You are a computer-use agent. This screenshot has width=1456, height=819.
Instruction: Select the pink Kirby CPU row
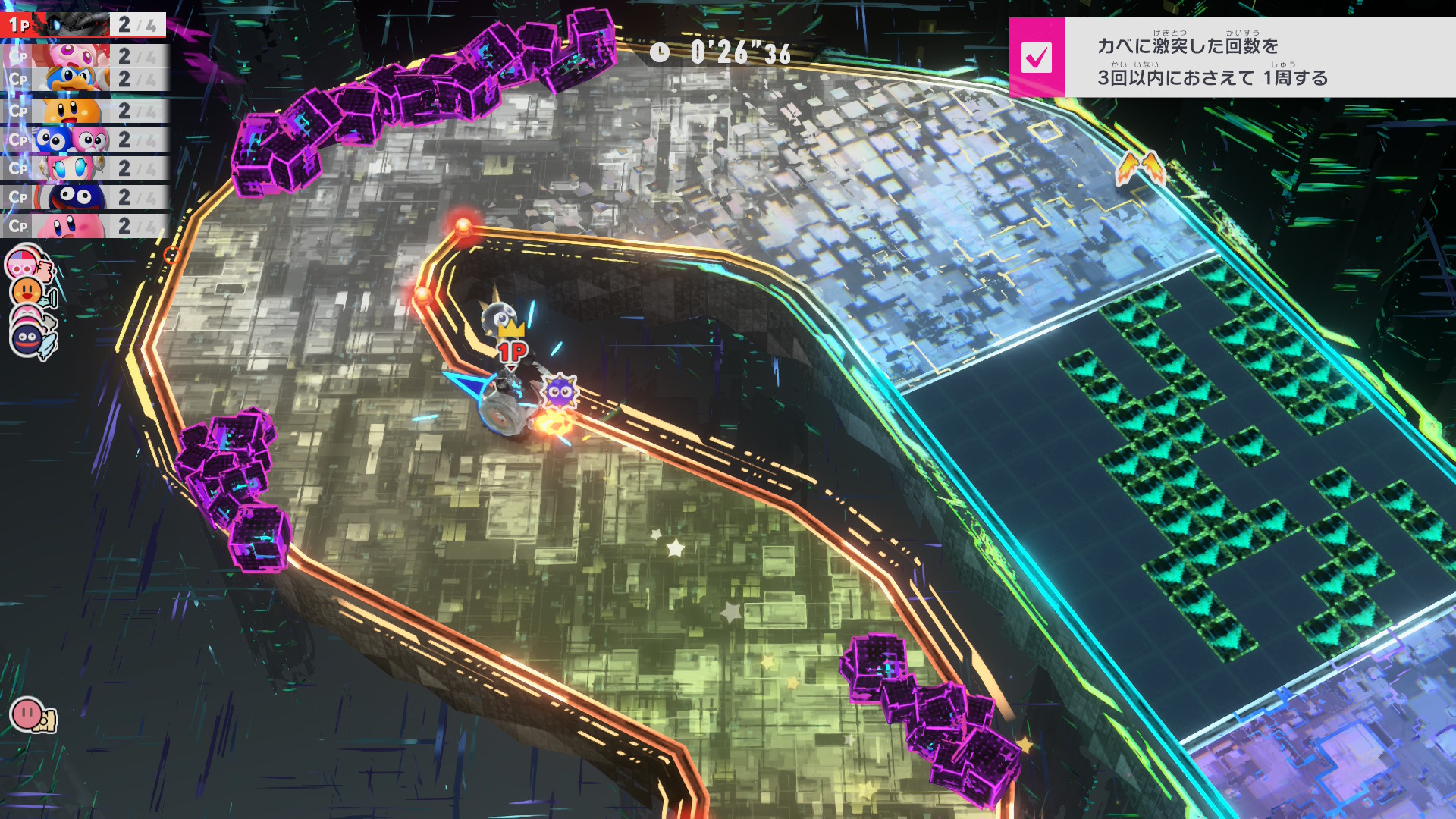83,226
